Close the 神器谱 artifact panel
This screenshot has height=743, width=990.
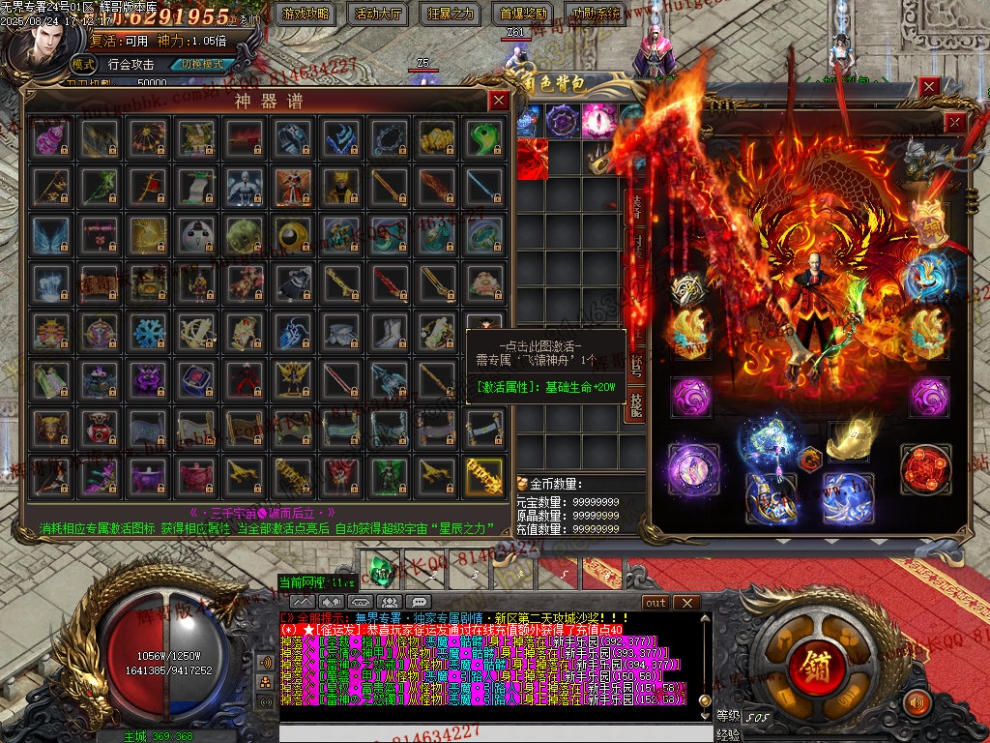click(x=498, y=100)
